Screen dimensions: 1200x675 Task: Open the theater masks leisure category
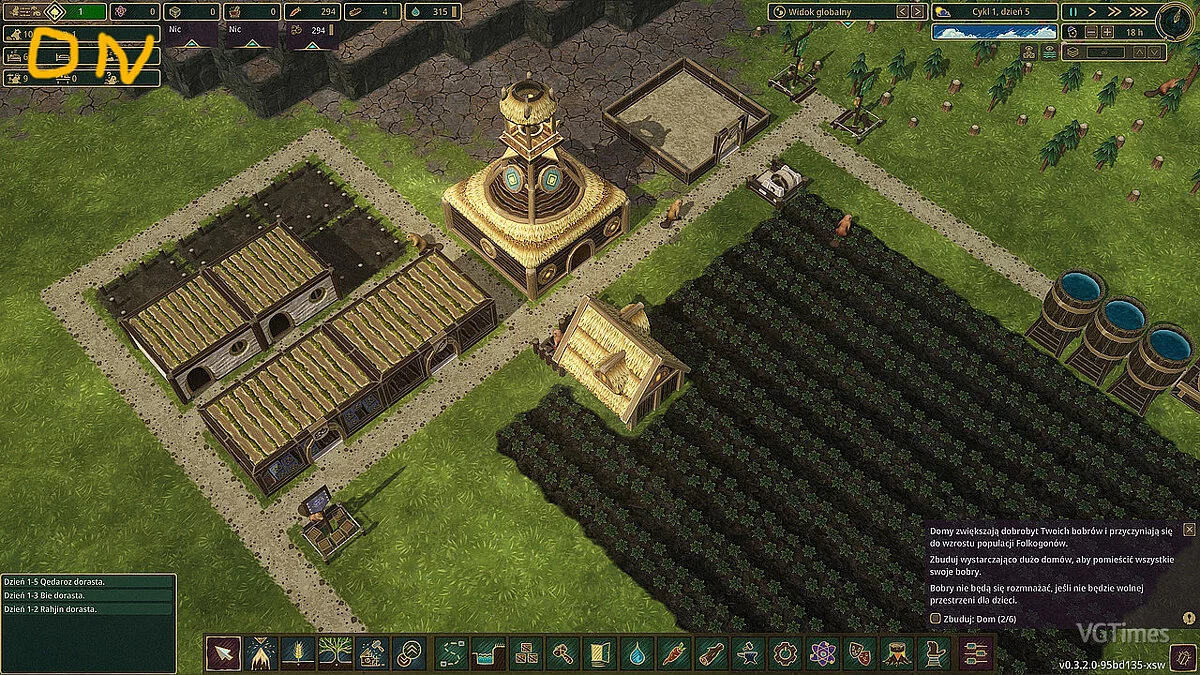pyautogui.click(x=859, y=653)
